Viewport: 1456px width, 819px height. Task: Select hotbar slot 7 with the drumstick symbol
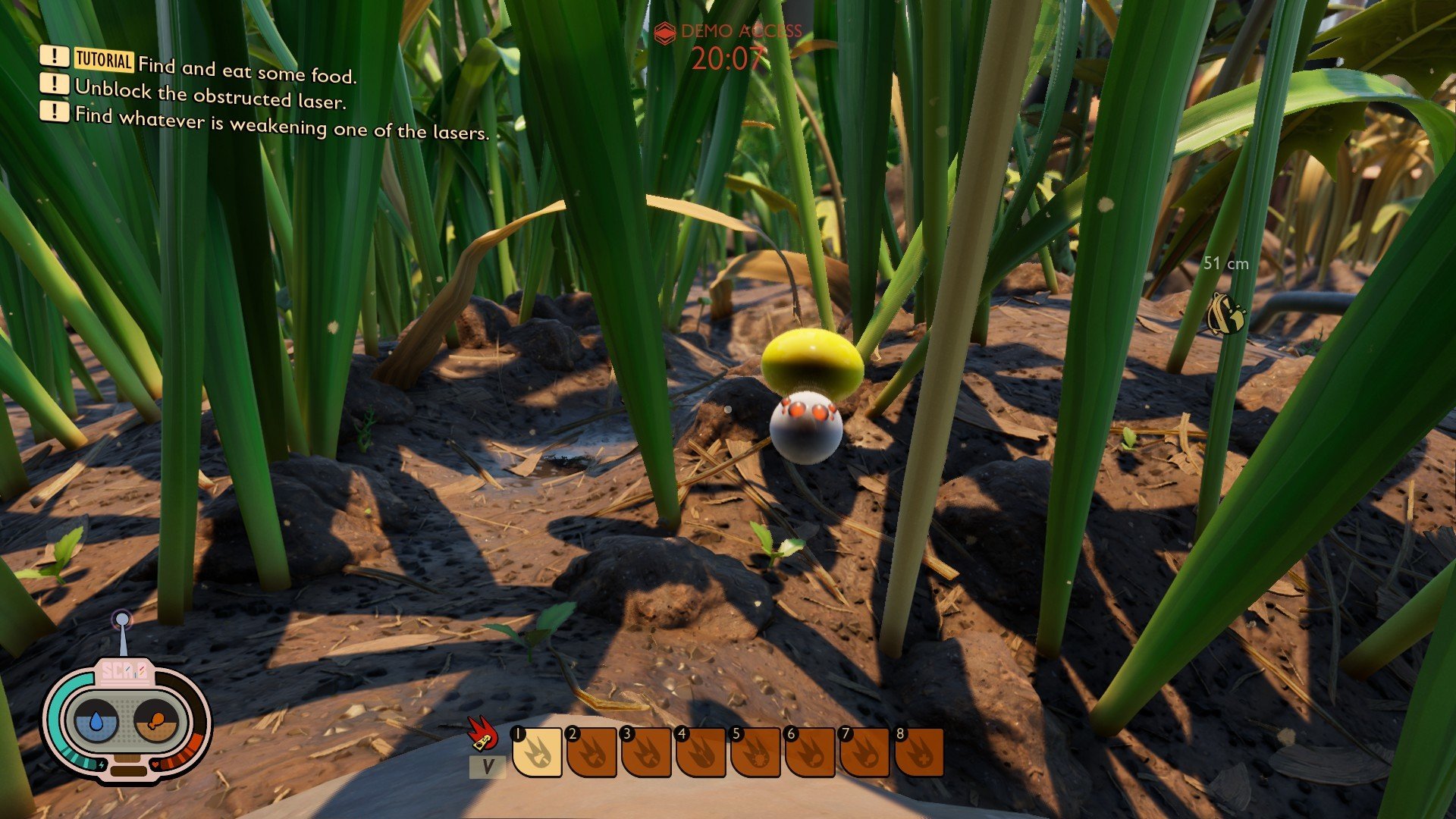(864, 752)
